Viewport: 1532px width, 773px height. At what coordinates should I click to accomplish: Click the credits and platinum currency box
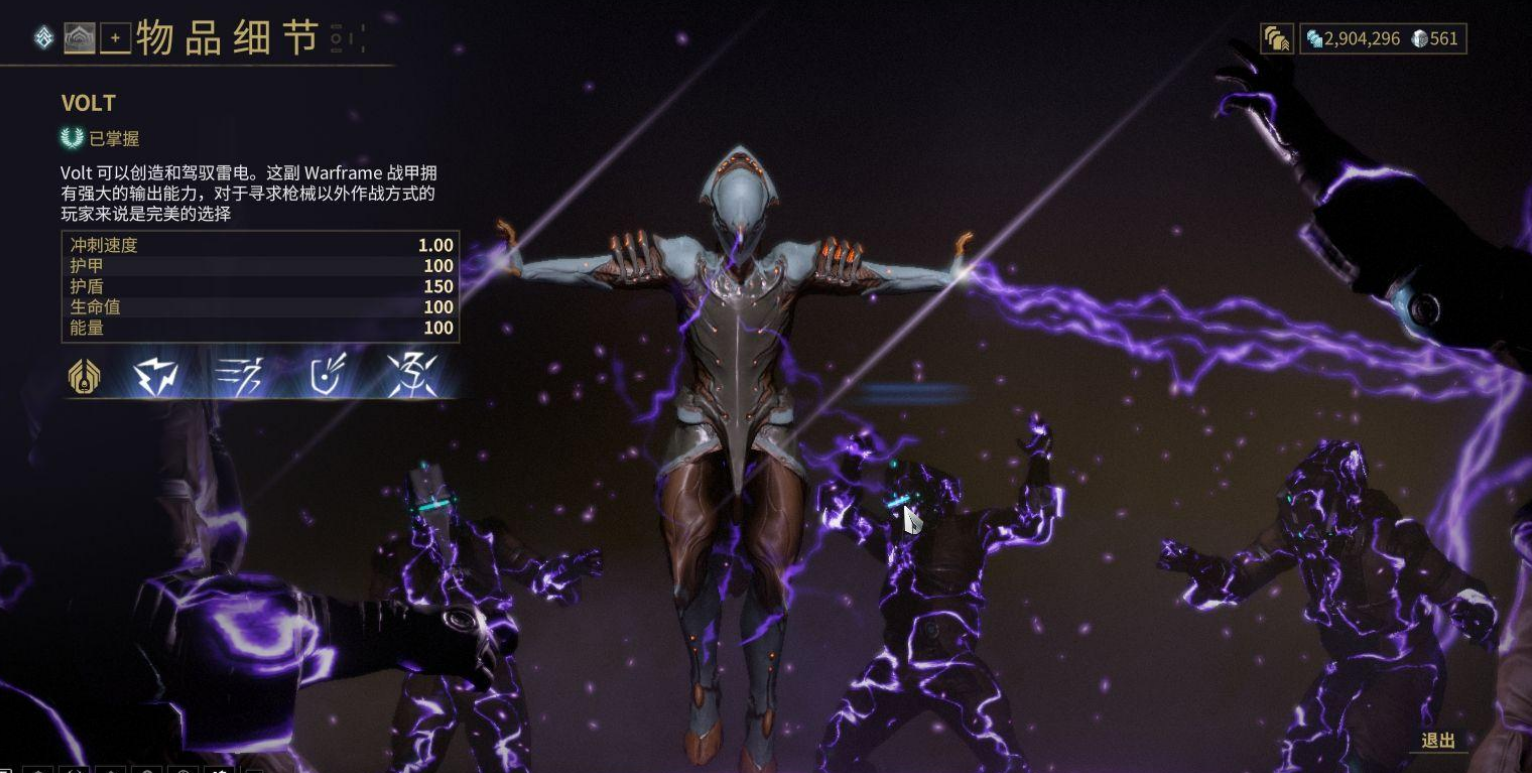tap(1383, 39)
